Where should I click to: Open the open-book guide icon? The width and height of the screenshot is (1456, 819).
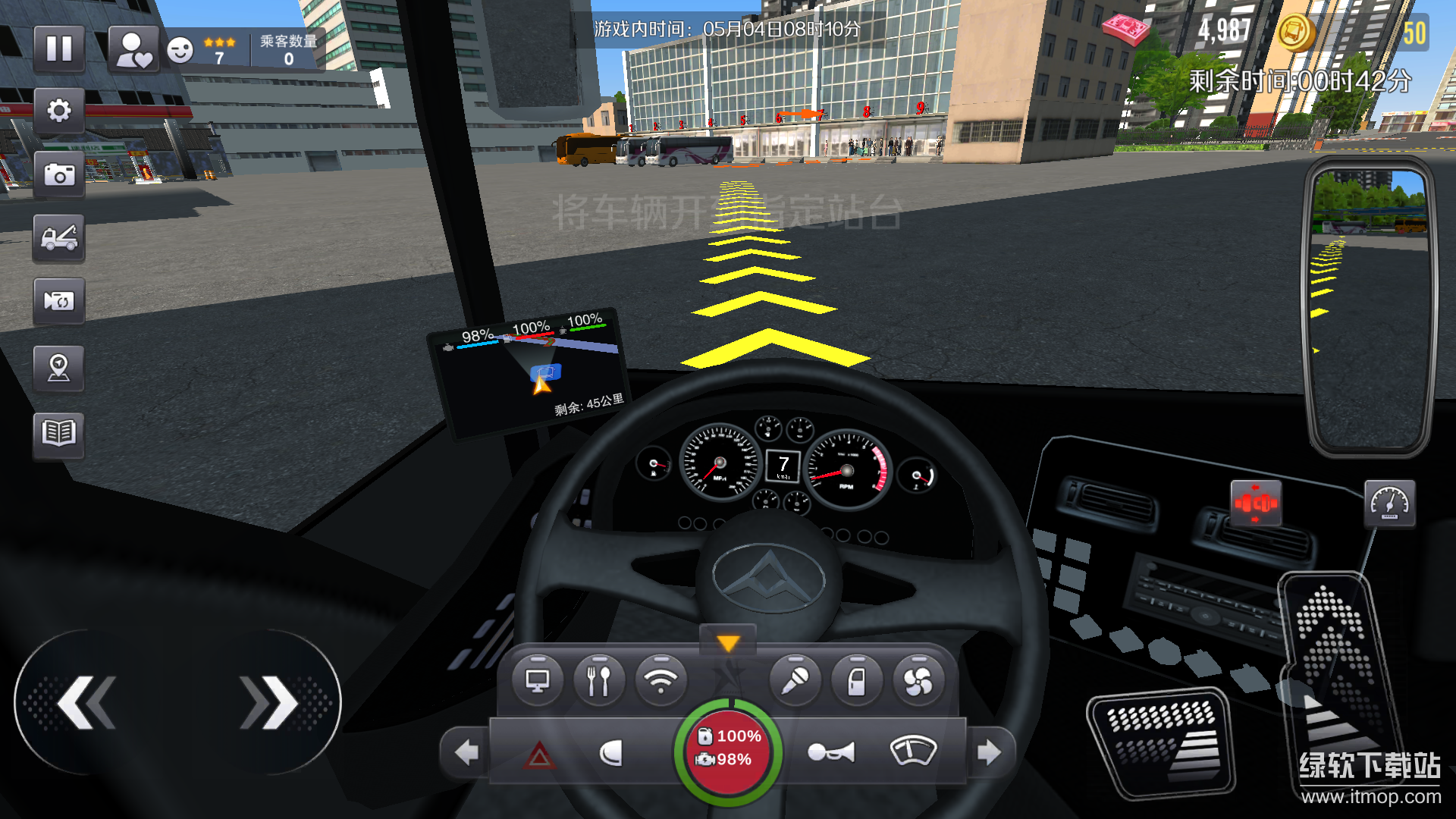click(58, 434)
